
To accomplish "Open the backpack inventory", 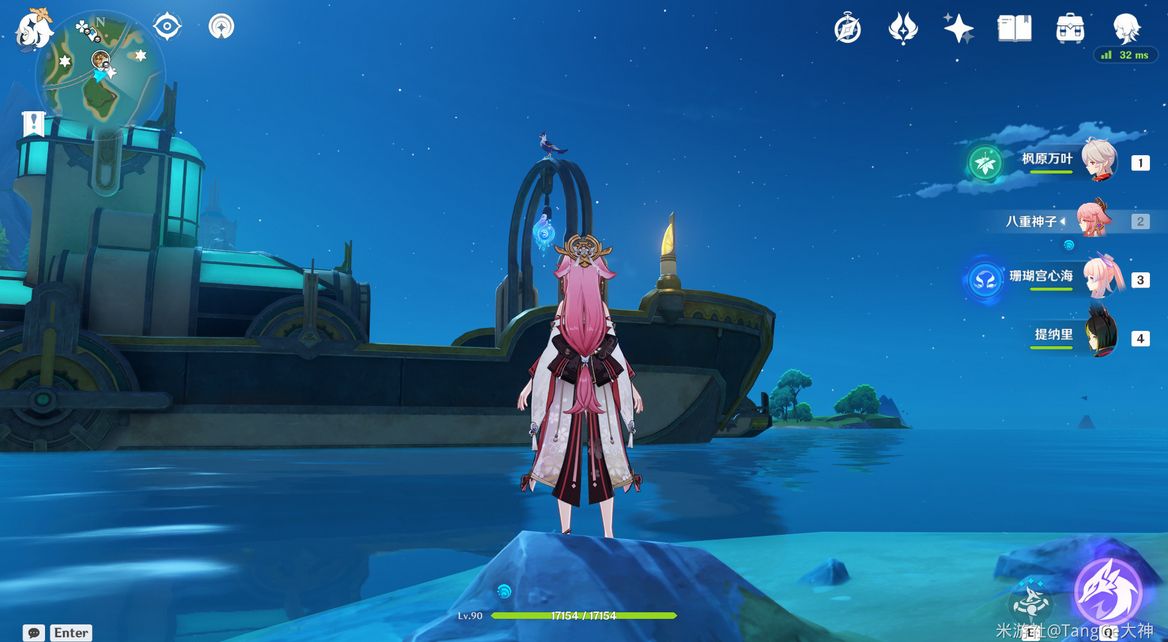I will [x=1070, y=28].
